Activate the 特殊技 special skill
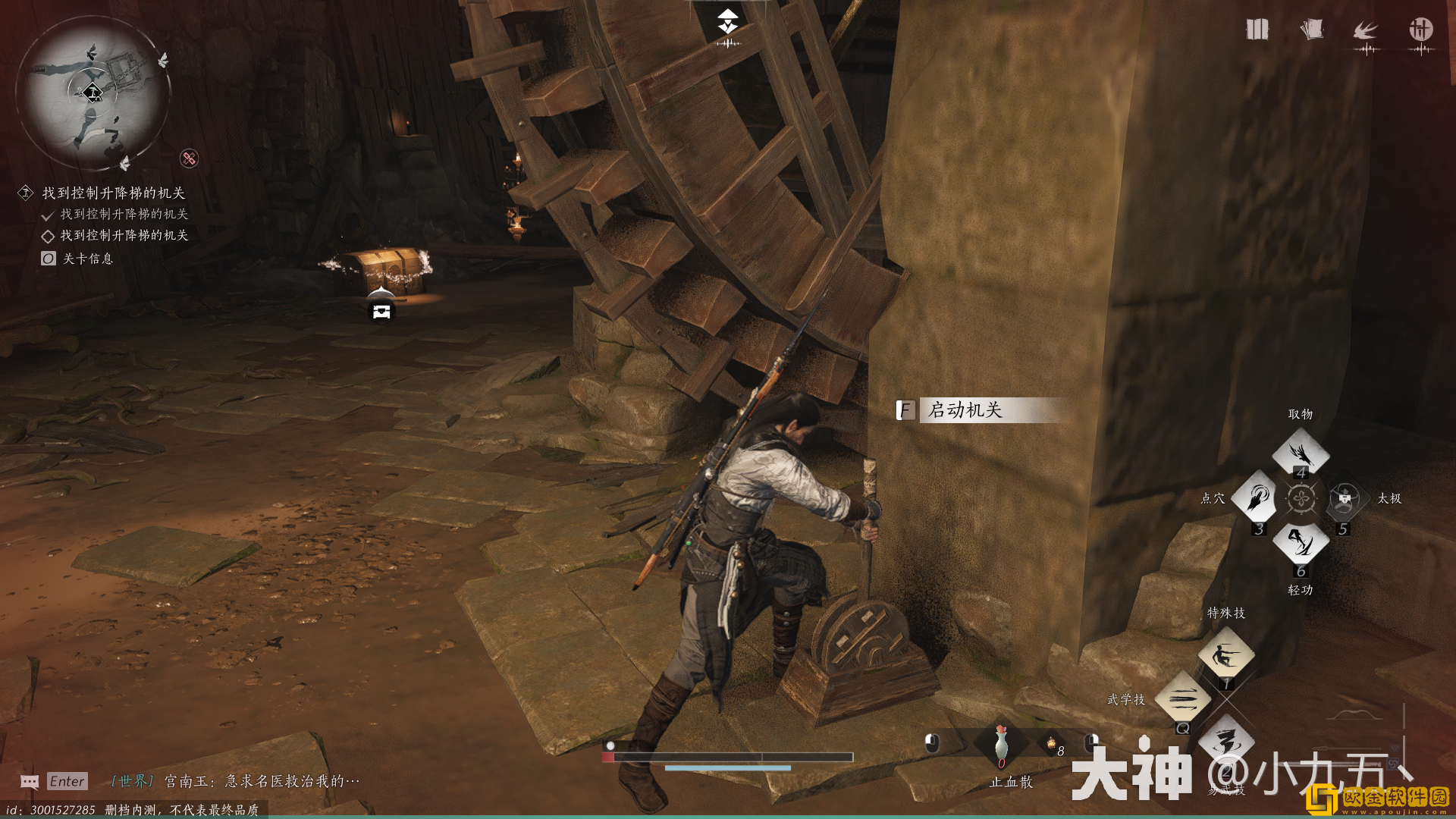This screenshot has height=819, width=1456. tap(1225, 654)
